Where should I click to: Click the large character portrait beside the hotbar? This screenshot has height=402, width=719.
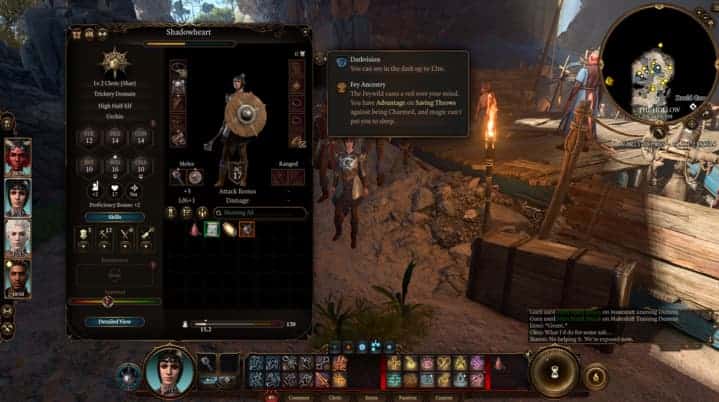[x=169, y=370]
